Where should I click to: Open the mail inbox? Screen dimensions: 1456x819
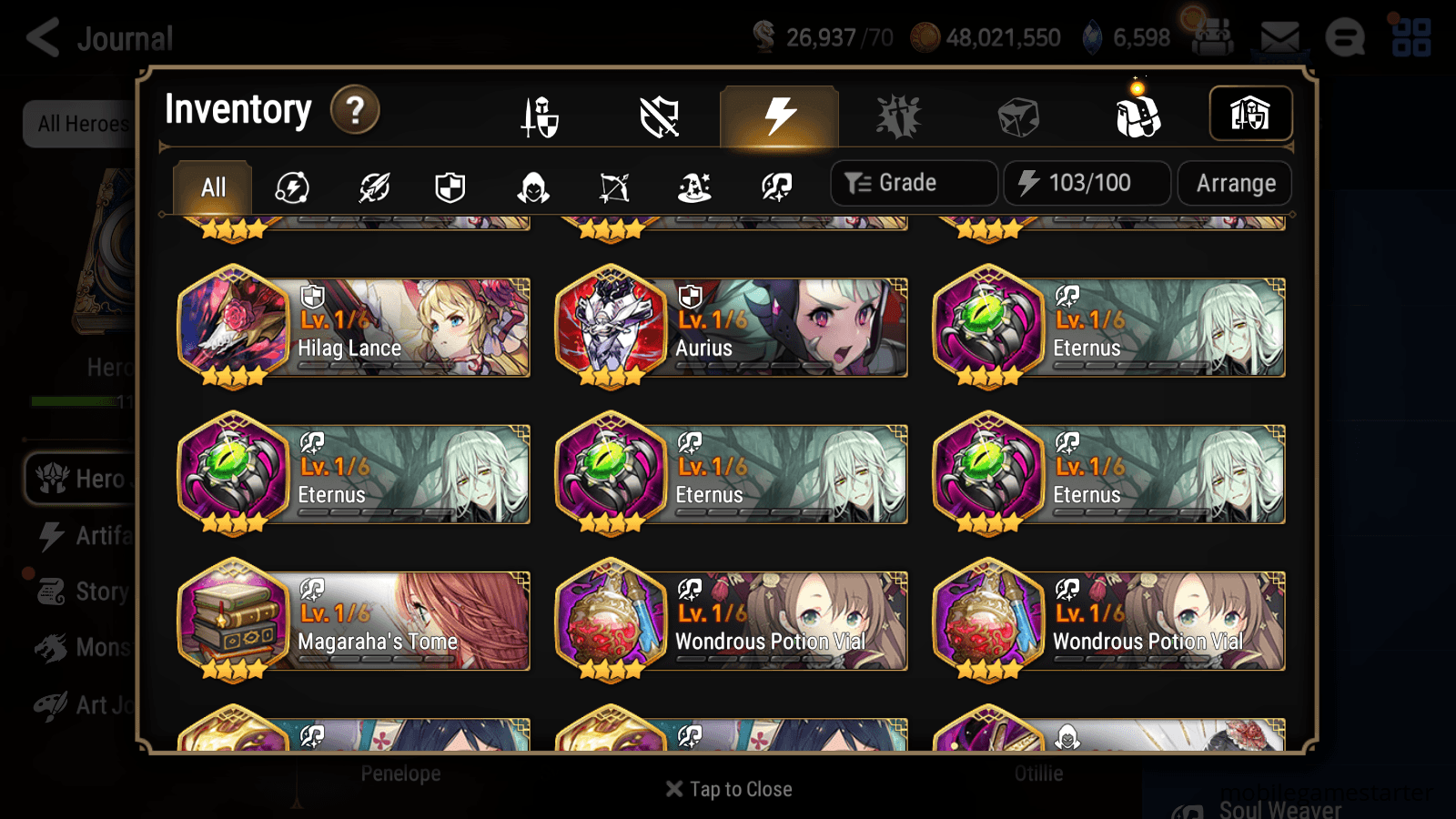point(1278,36)
